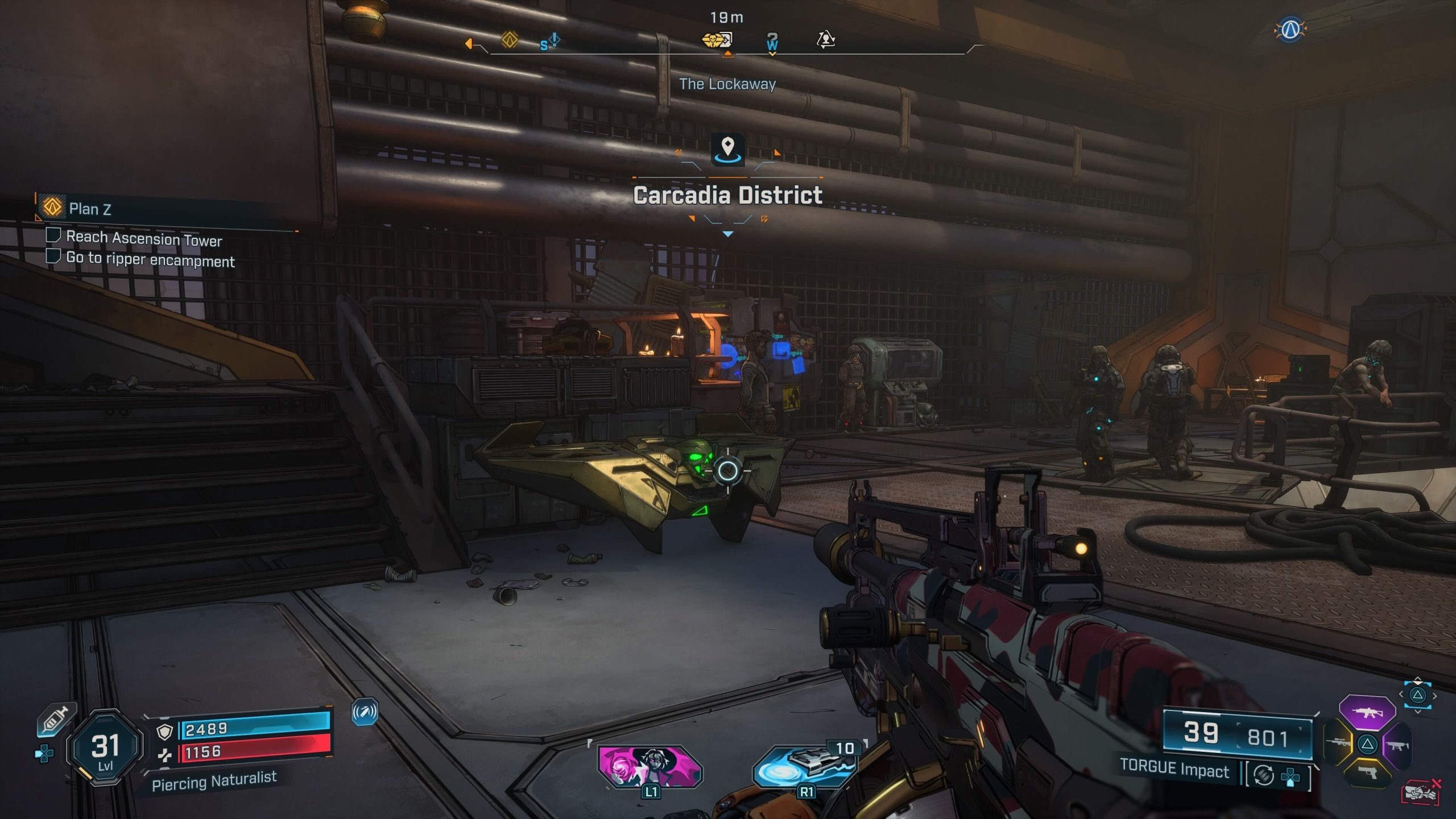Click the Go to ripper encampment checkbox
1456x819 pixels.
[53, 256]
